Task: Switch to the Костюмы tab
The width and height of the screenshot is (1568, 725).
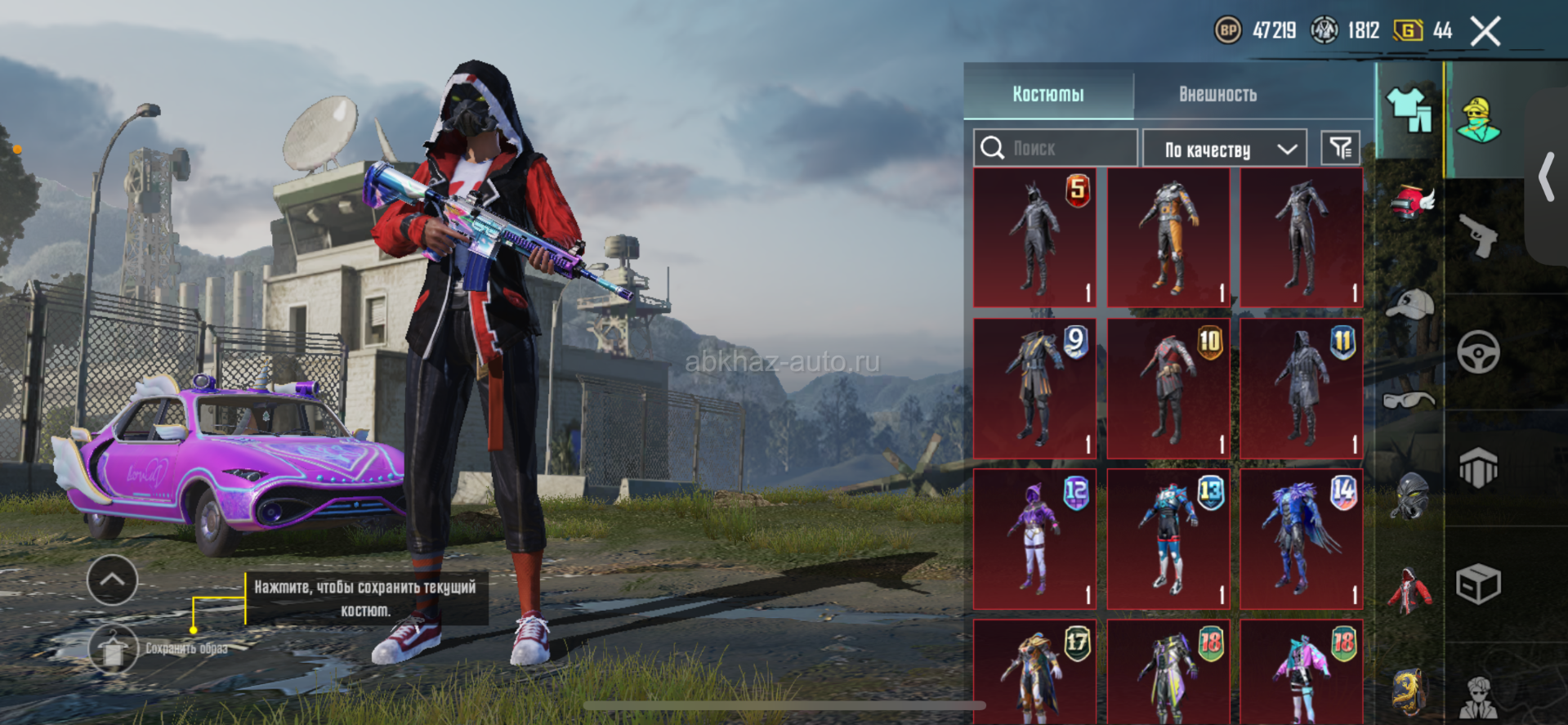Action: pyautogui.click(x=1048, y=94)
